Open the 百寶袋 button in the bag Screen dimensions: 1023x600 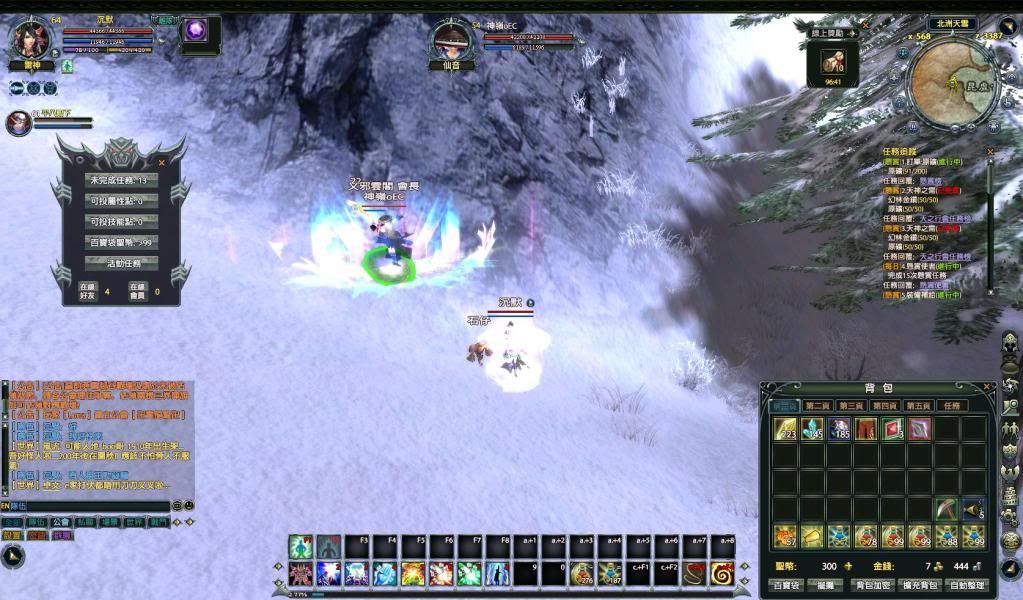click(x=785, y=585)
